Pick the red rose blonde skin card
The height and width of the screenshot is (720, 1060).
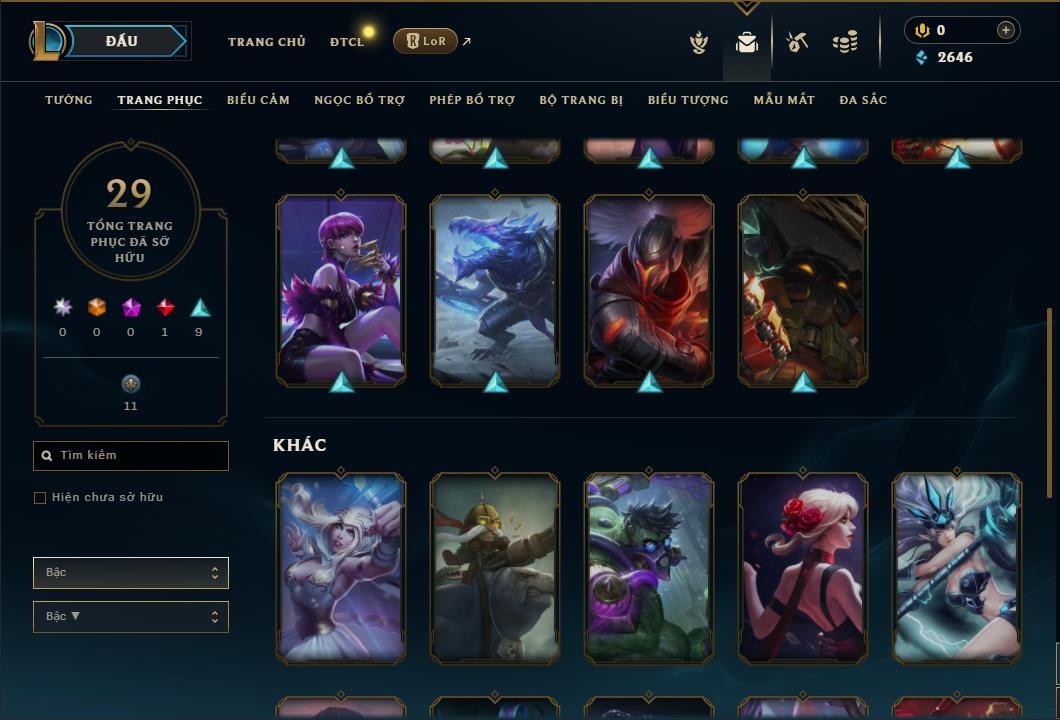(x=803, y=568)
